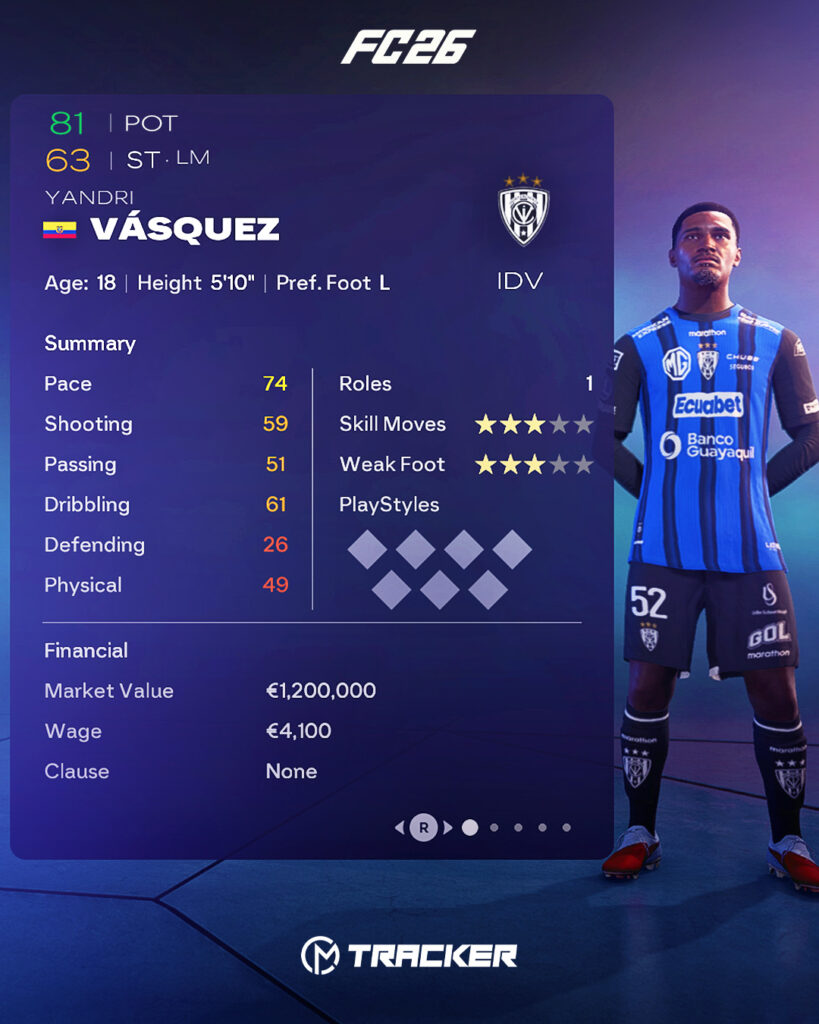Jump to the last page indicator dot
Viewport: 819px width, 1024px height.
pyautogui.click(x=566, y=827)
